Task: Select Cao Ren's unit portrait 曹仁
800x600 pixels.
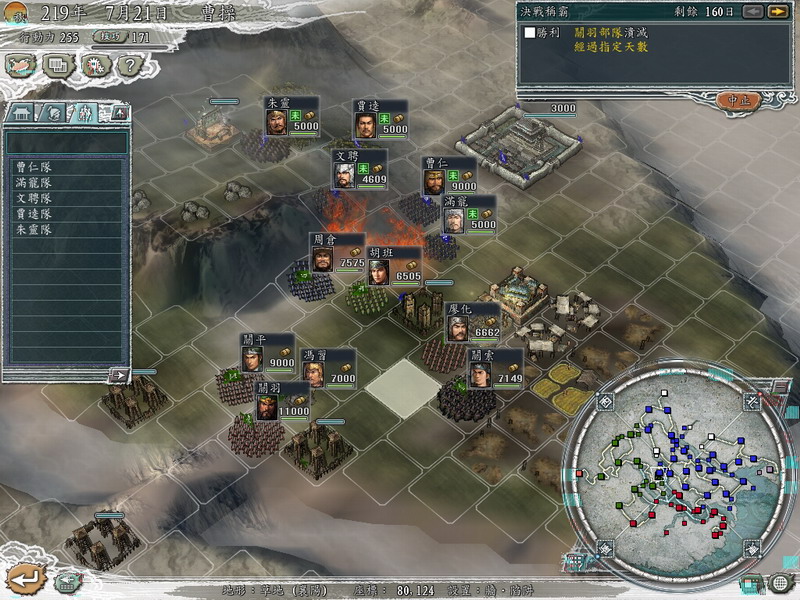Action: click(x=434, y=182)
